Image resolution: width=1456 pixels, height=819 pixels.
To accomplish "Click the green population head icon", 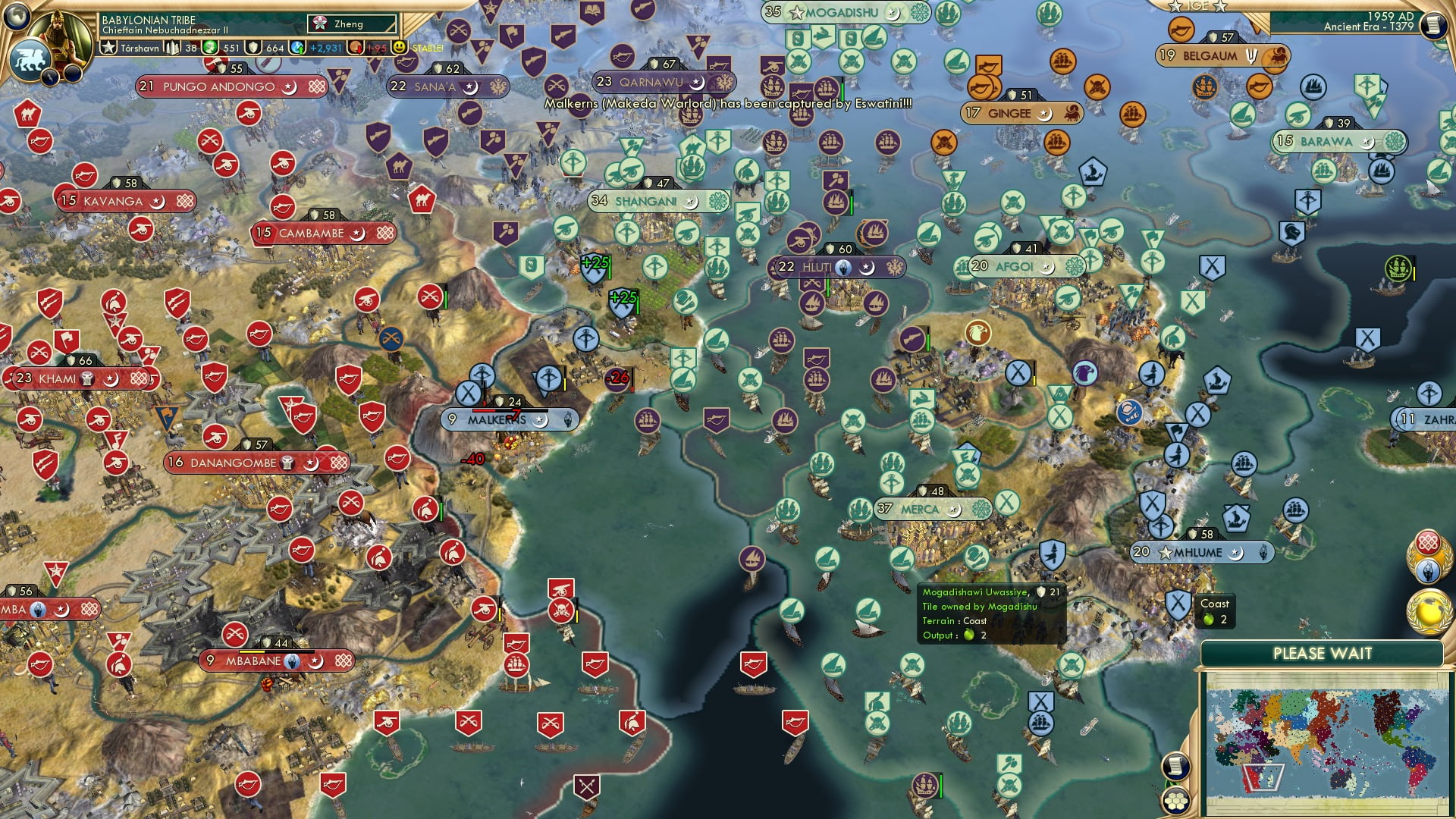I will [210, 48].
